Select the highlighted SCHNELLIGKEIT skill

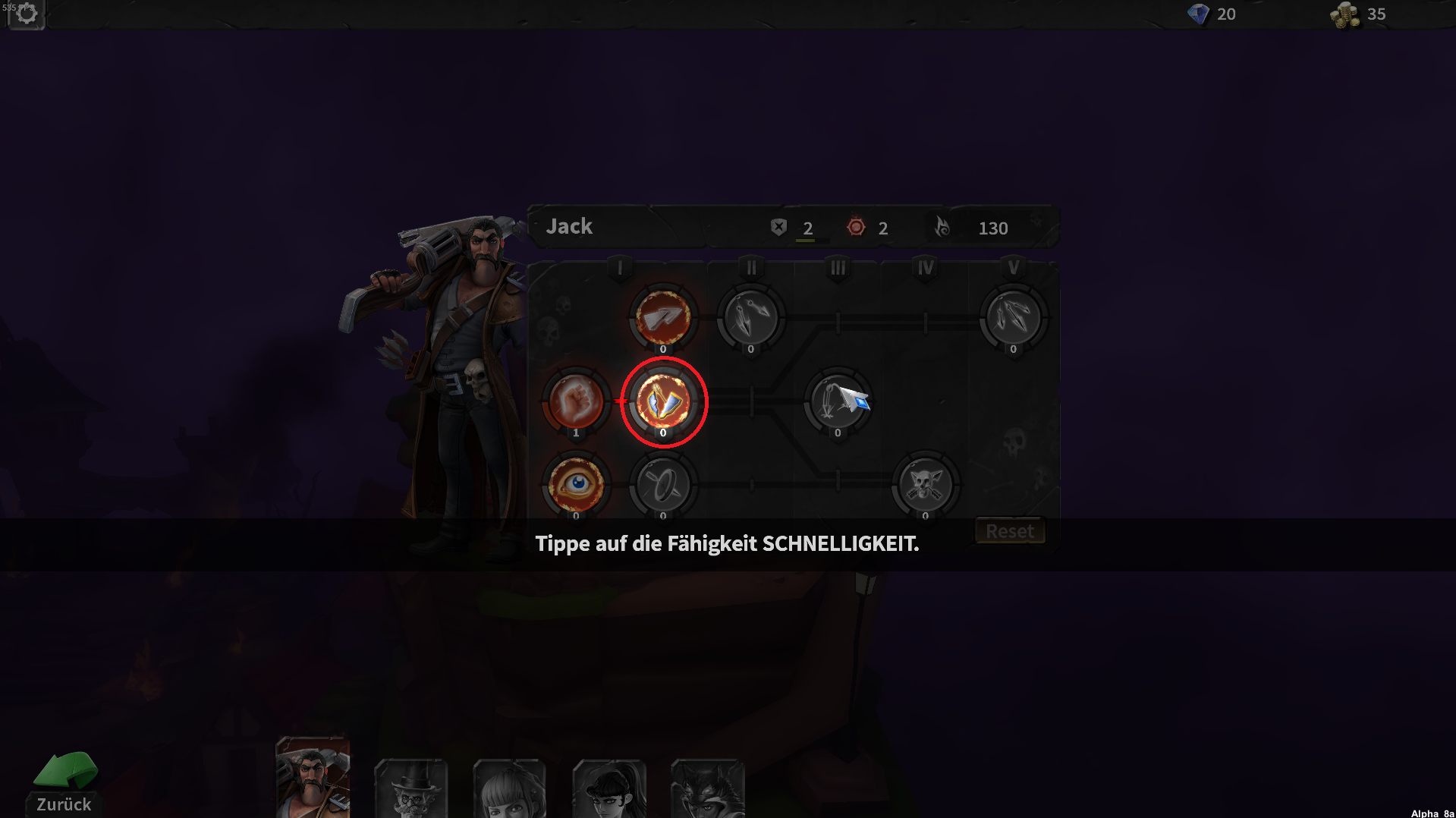(x=663, y=402)
